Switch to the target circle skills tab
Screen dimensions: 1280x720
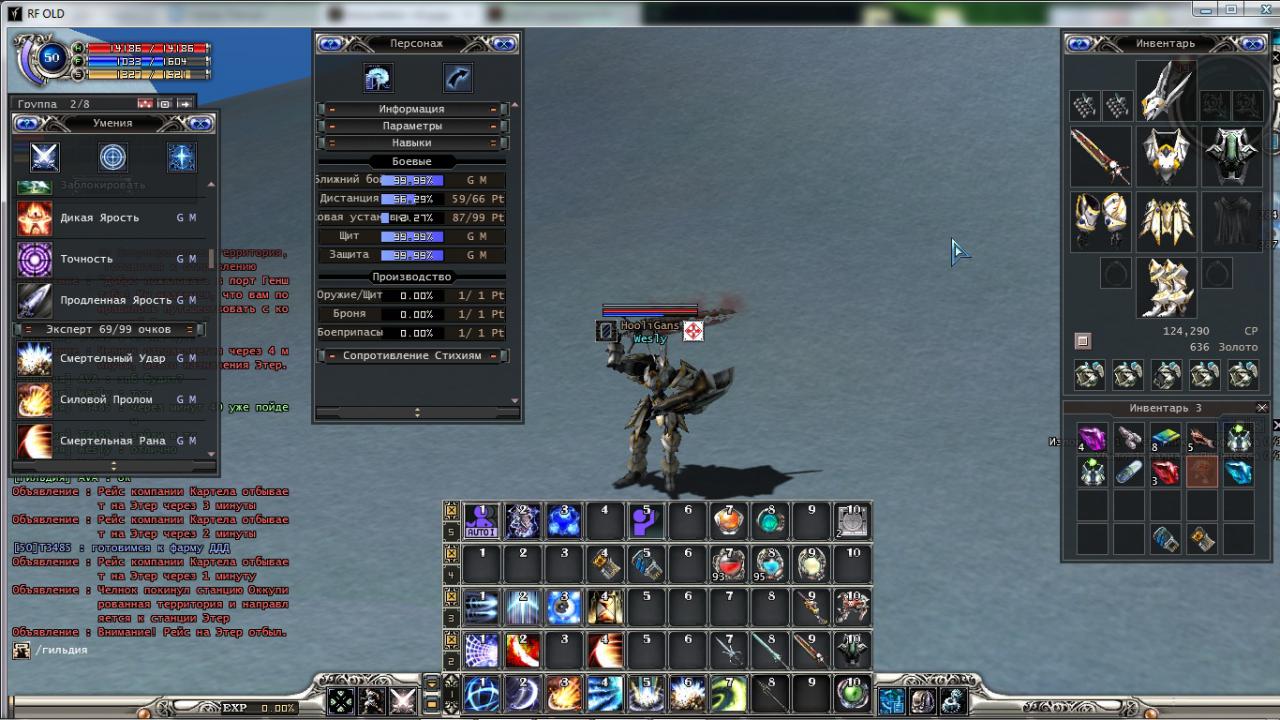[113, 157]
